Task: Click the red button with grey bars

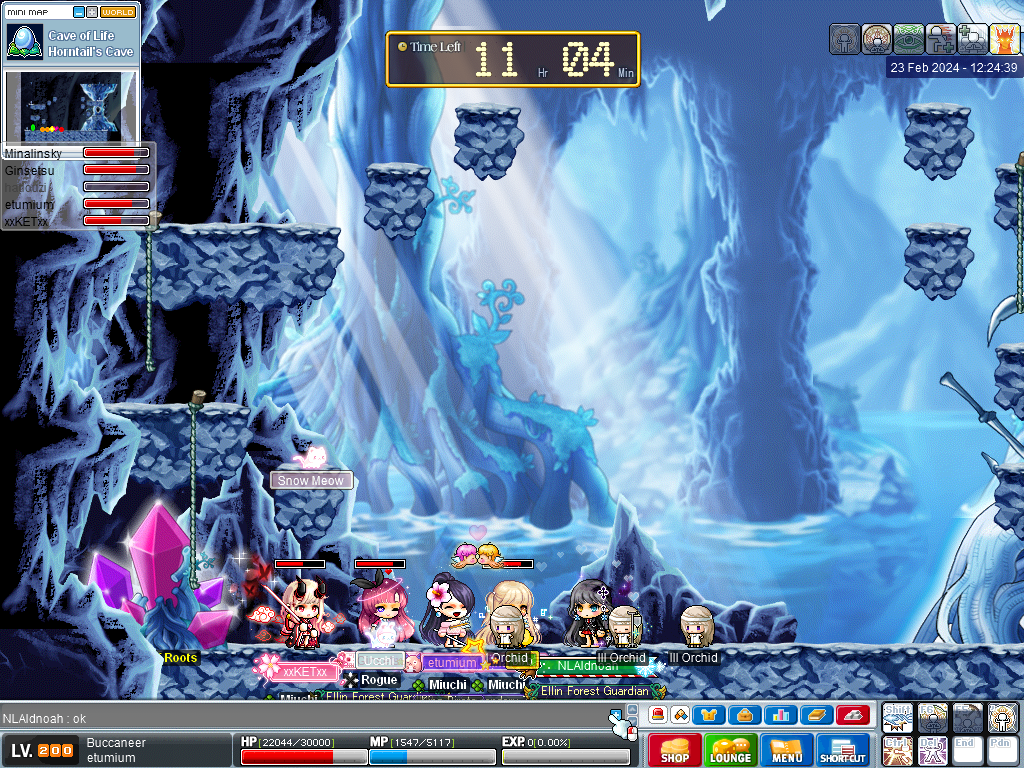Action: tap(851, 714)
